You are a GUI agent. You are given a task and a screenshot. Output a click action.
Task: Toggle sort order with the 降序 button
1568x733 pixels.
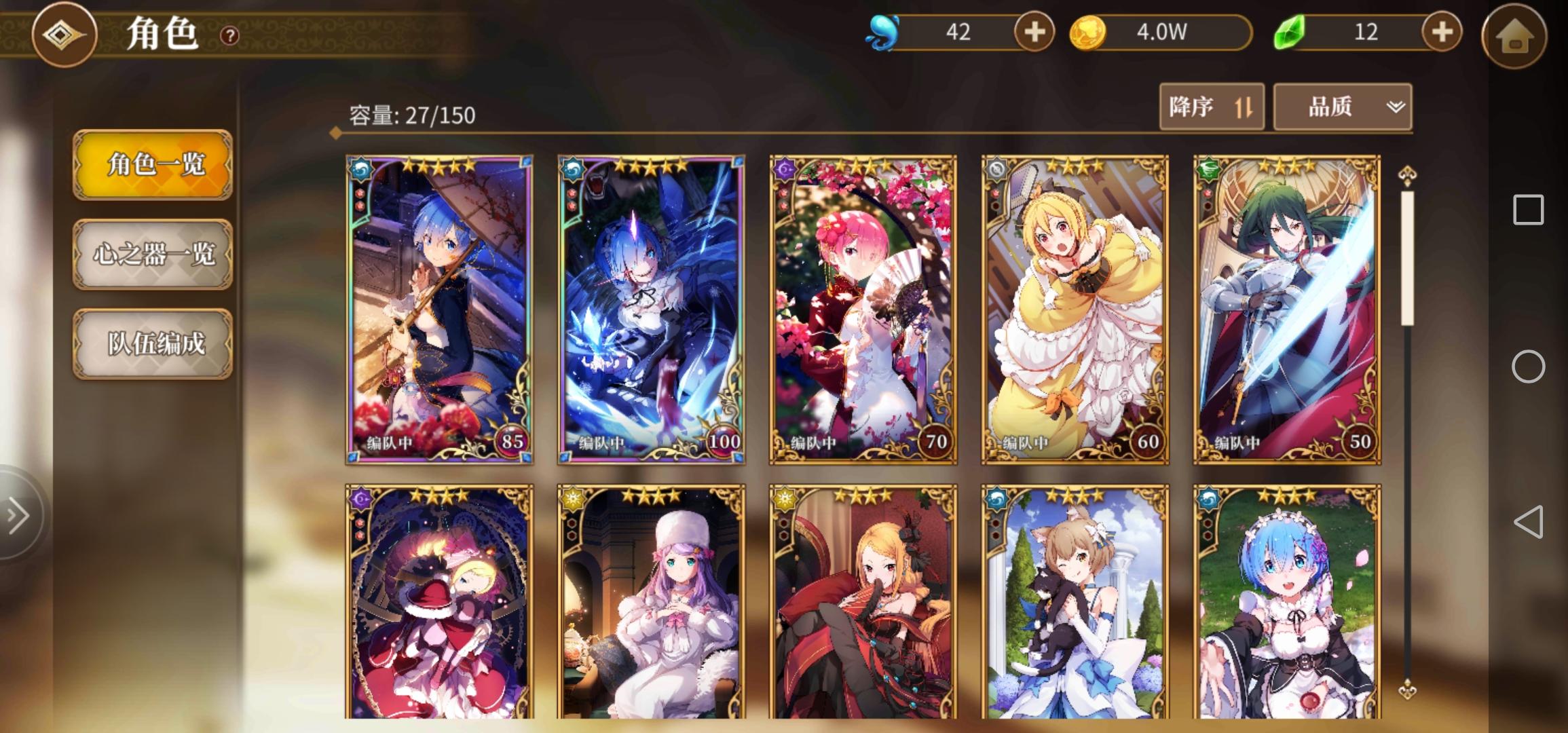coord(1211,107)
